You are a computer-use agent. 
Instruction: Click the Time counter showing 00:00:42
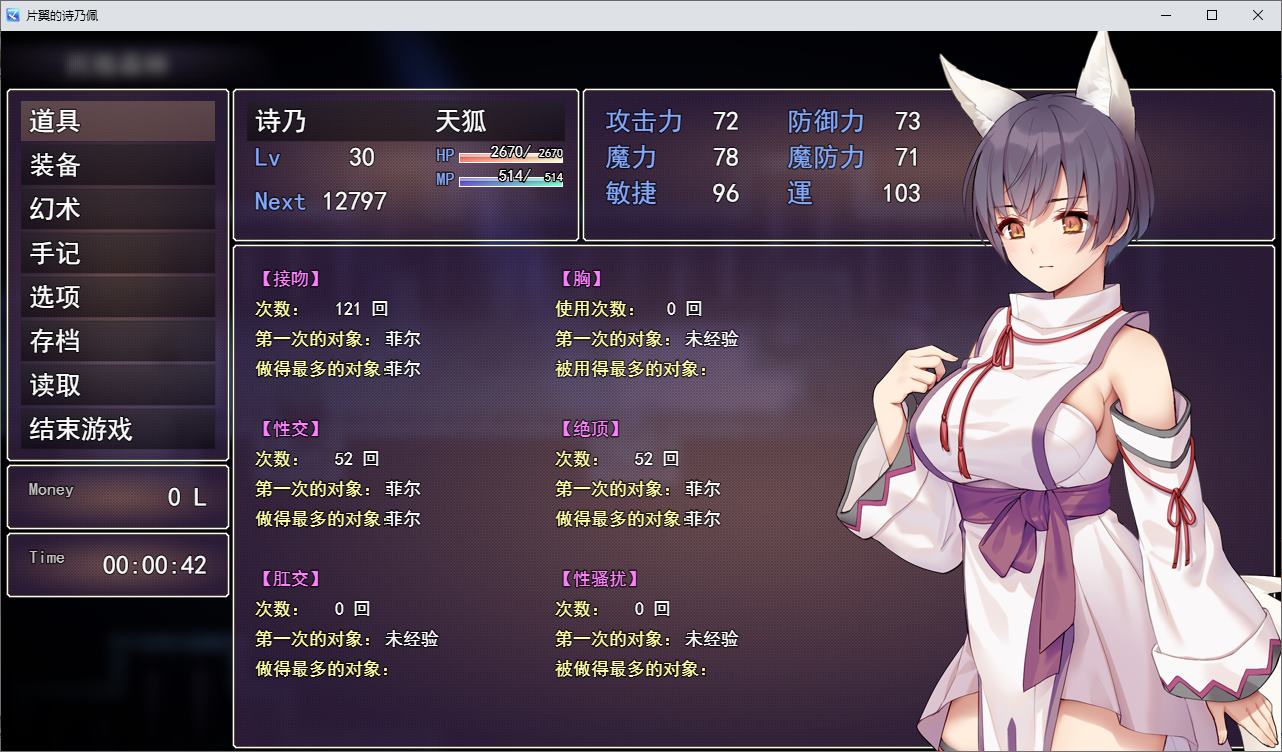click(x=117, y=565)
